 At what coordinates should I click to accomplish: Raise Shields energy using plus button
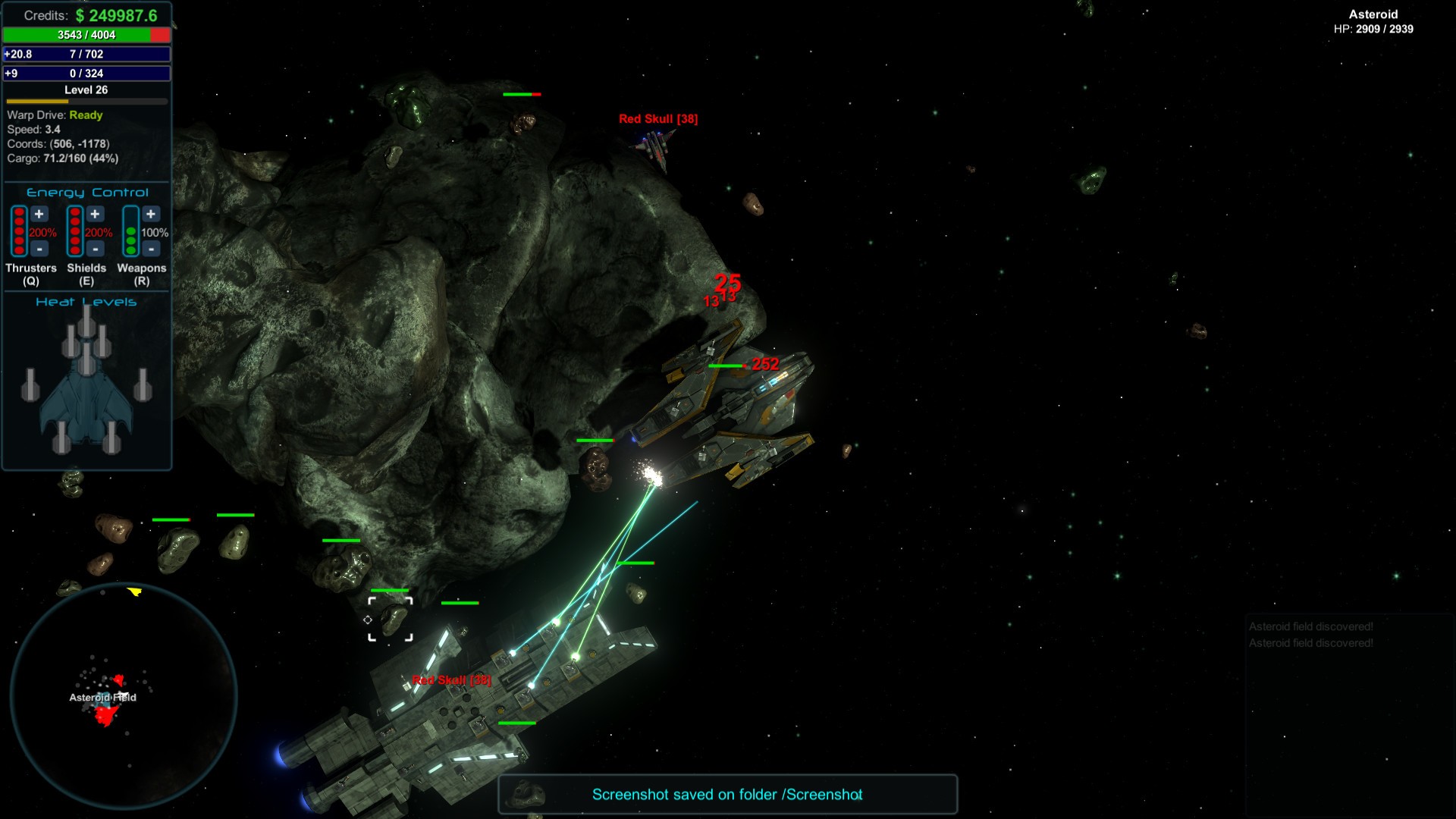coord(95,215)
